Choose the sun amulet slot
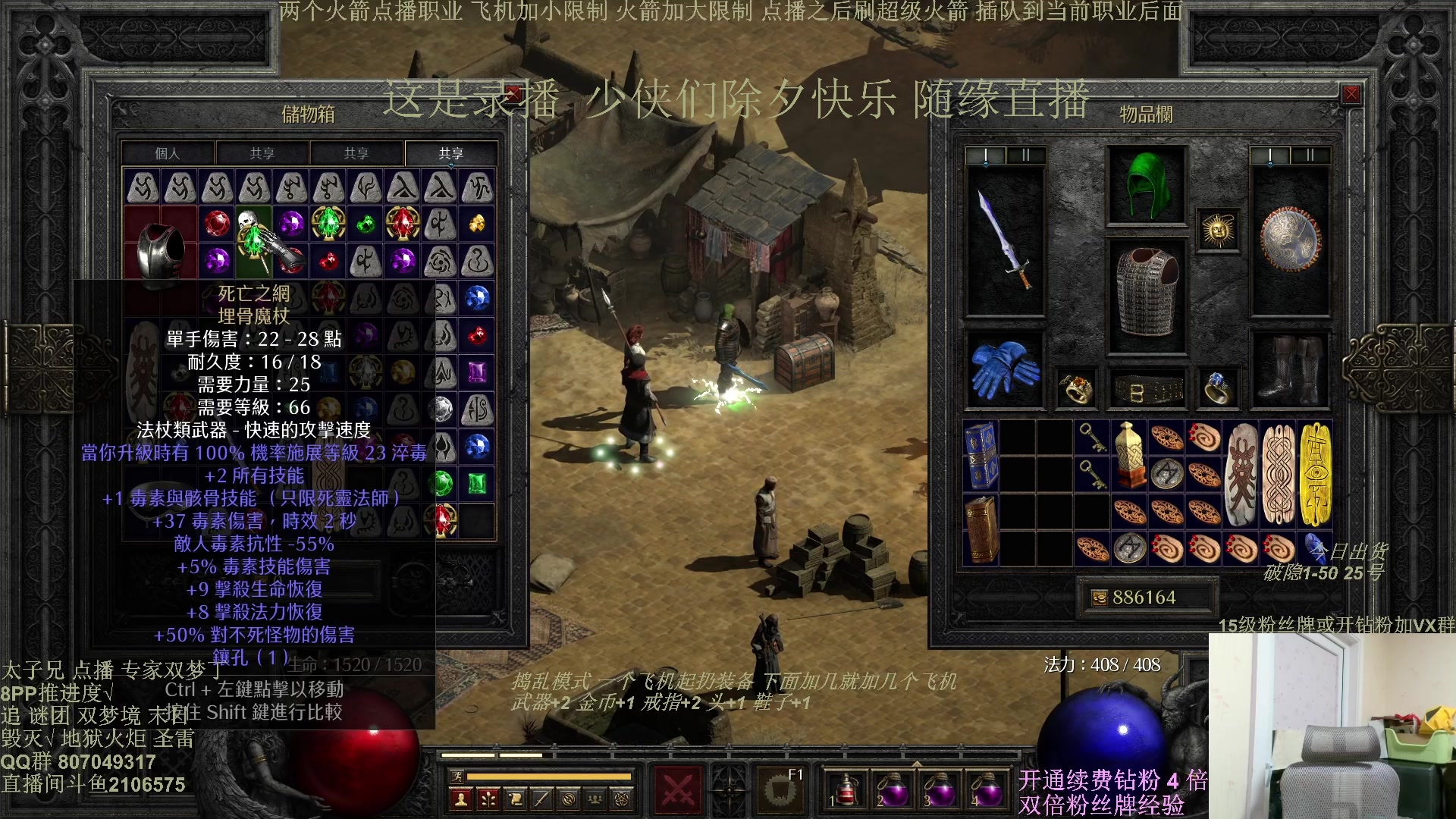This screenshot has height=819, width=1456. [x=1219, y=230]
